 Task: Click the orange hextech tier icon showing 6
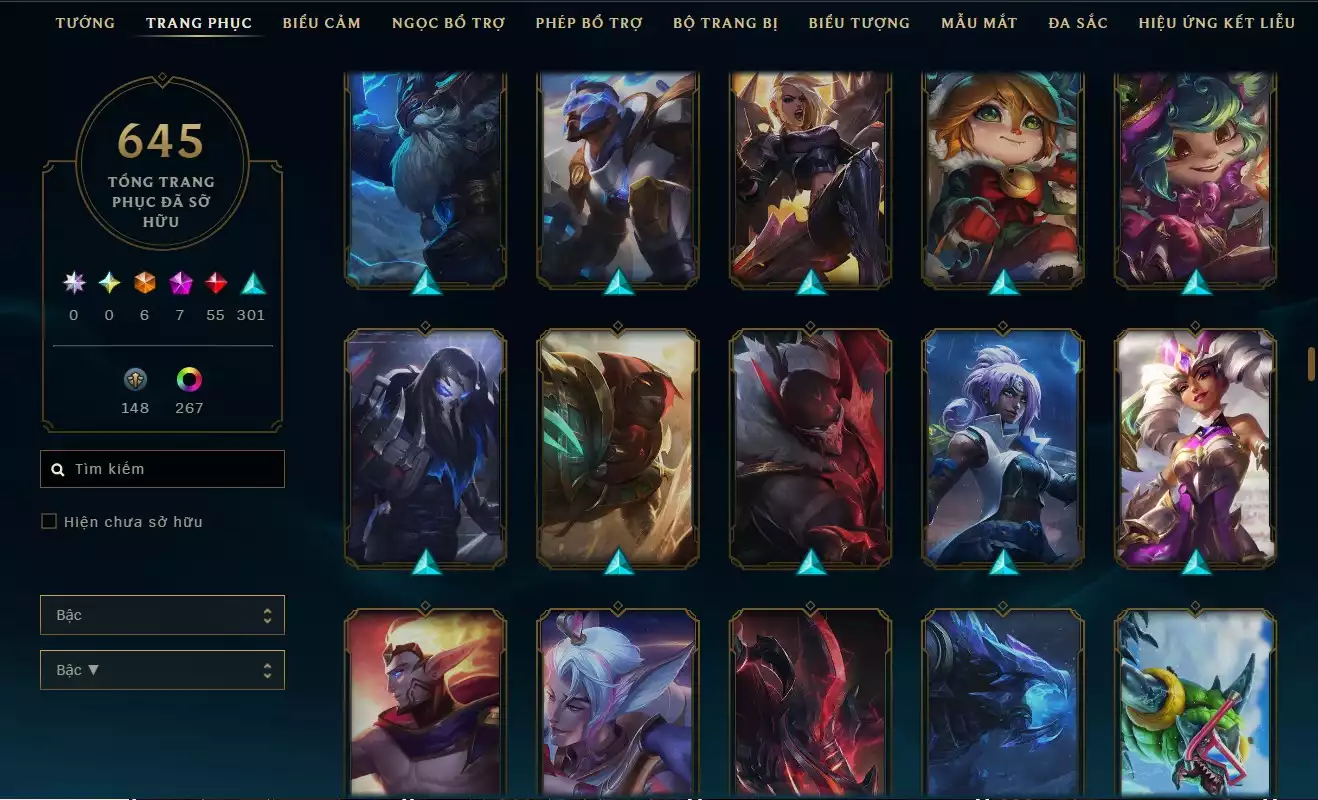143,283
